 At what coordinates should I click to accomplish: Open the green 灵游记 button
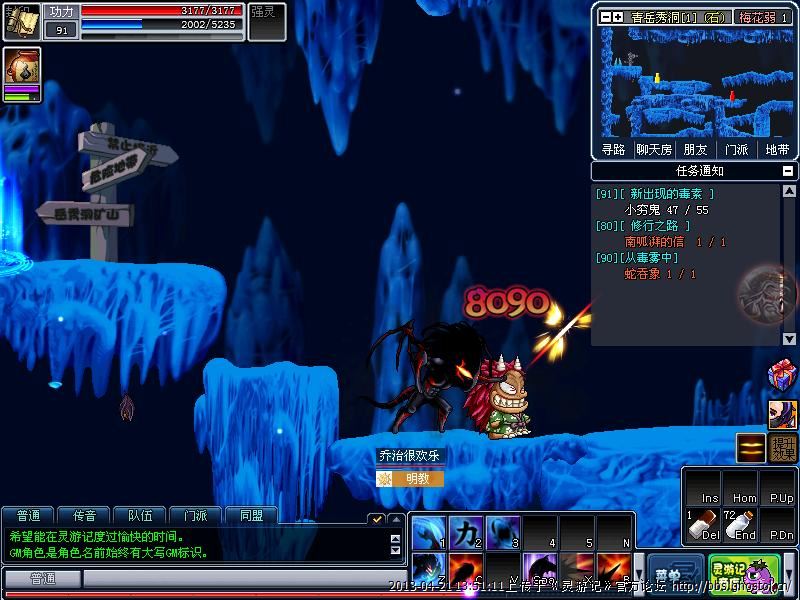click(x=727, y=573)
